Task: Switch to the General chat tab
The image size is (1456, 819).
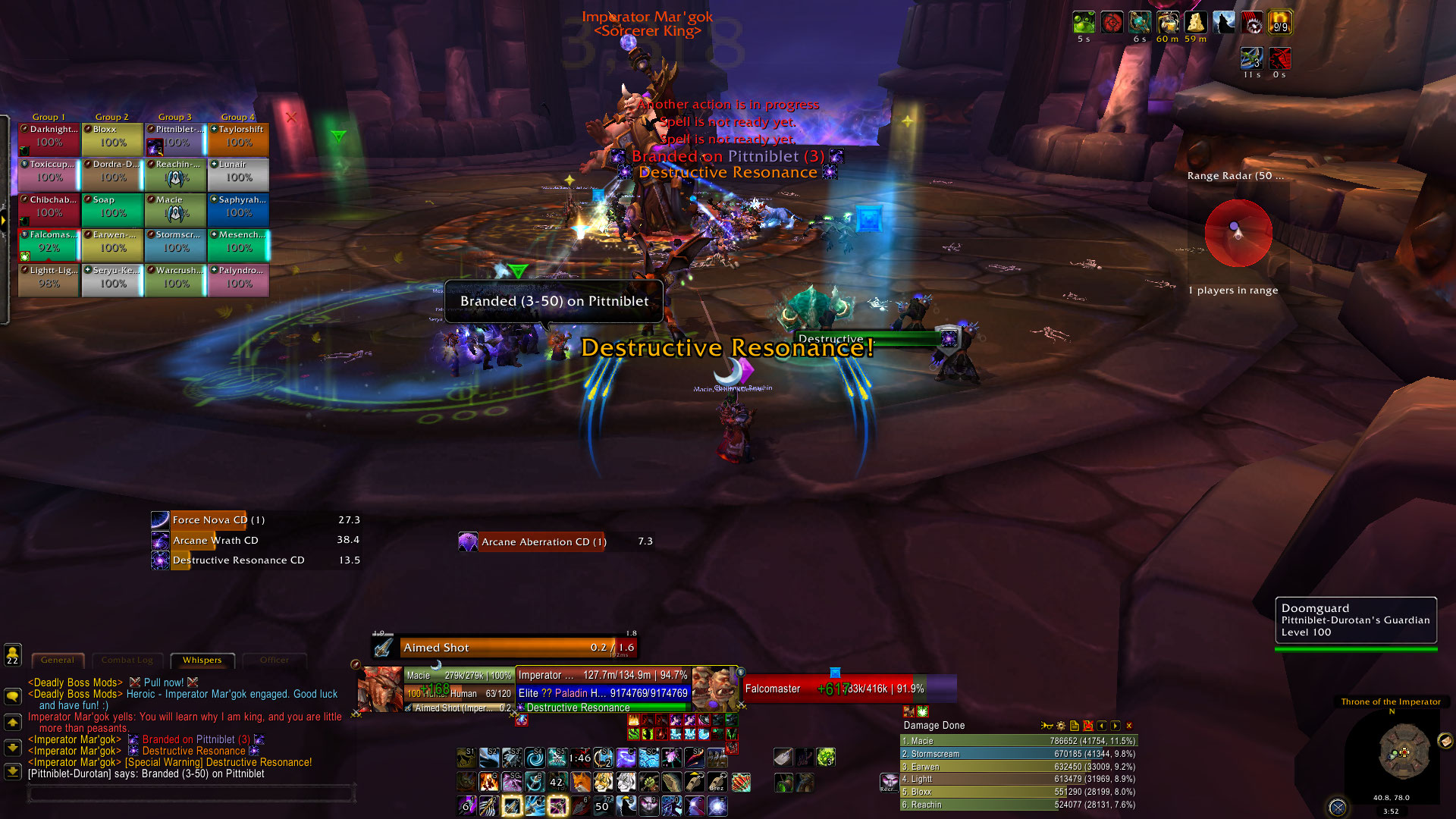Action: [58, 661]
